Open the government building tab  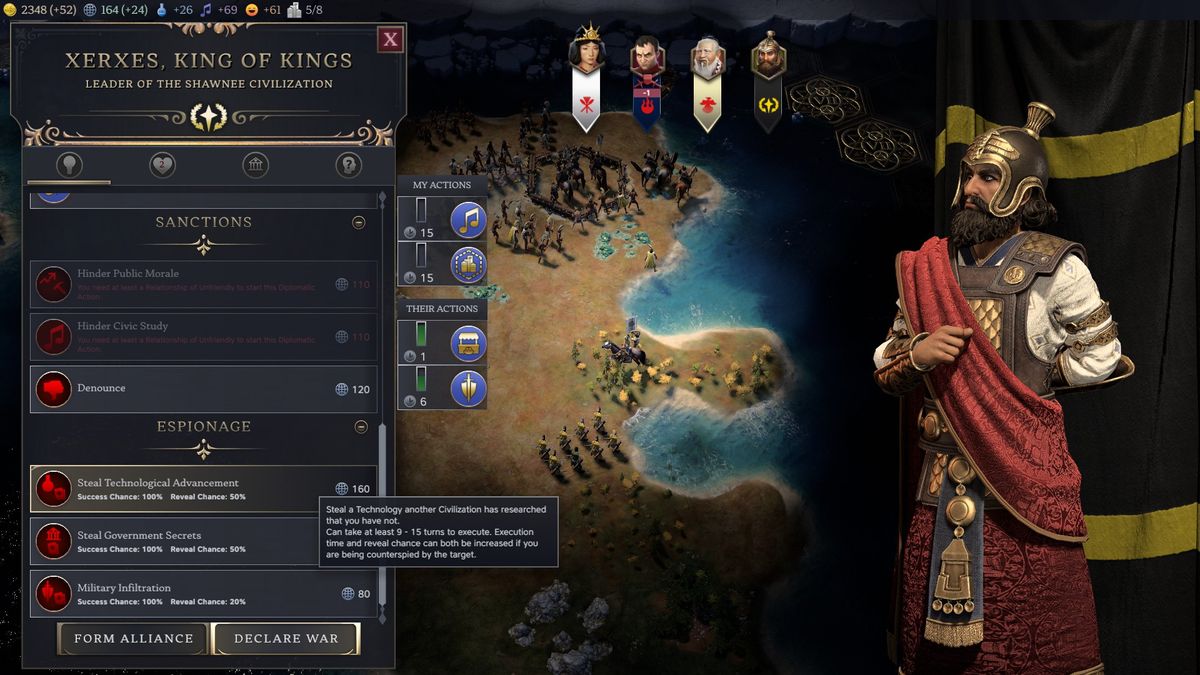pyautogui.click(x=255, y=165)
